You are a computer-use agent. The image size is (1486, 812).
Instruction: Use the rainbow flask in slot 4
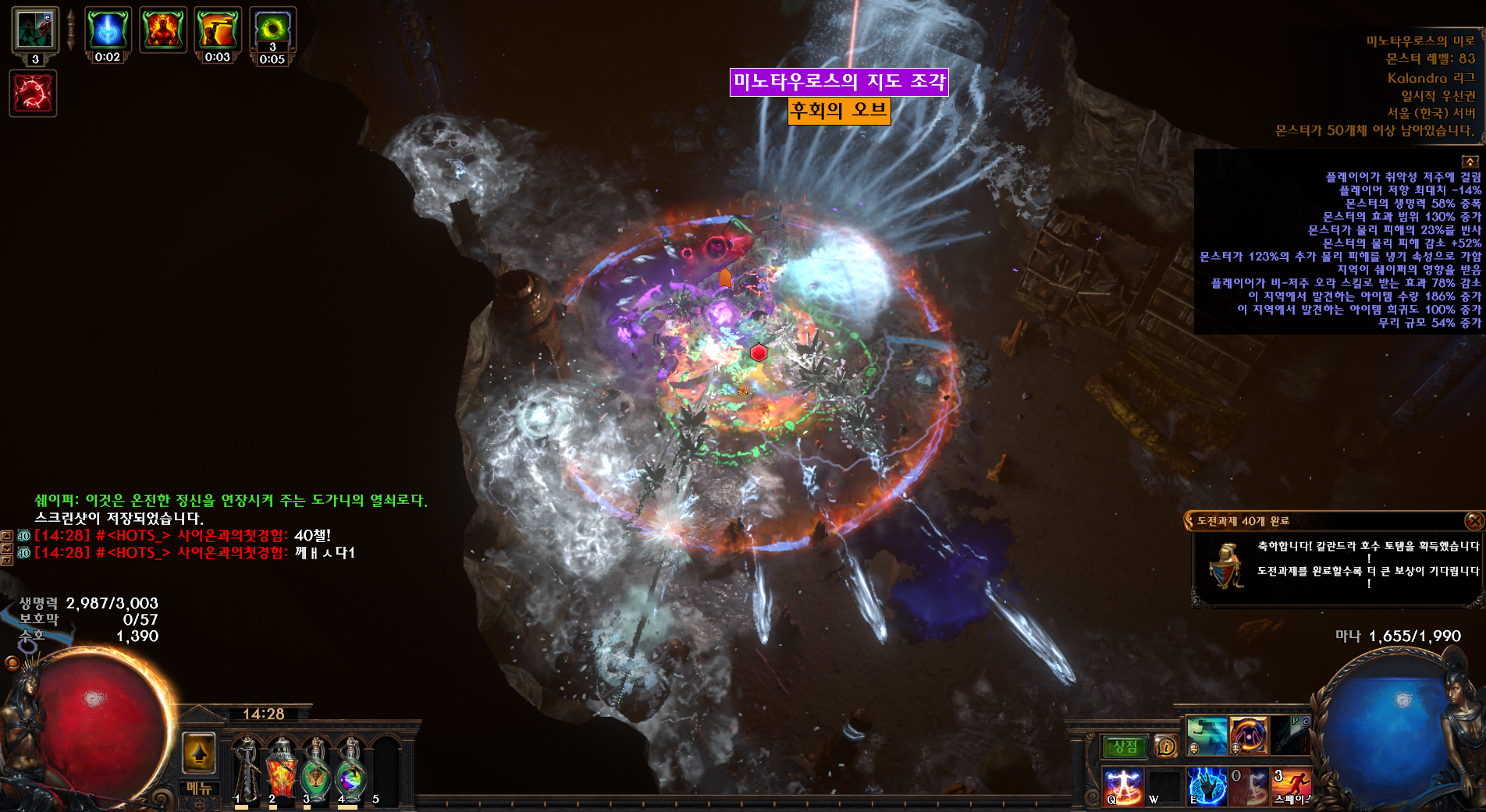(350, 768)
